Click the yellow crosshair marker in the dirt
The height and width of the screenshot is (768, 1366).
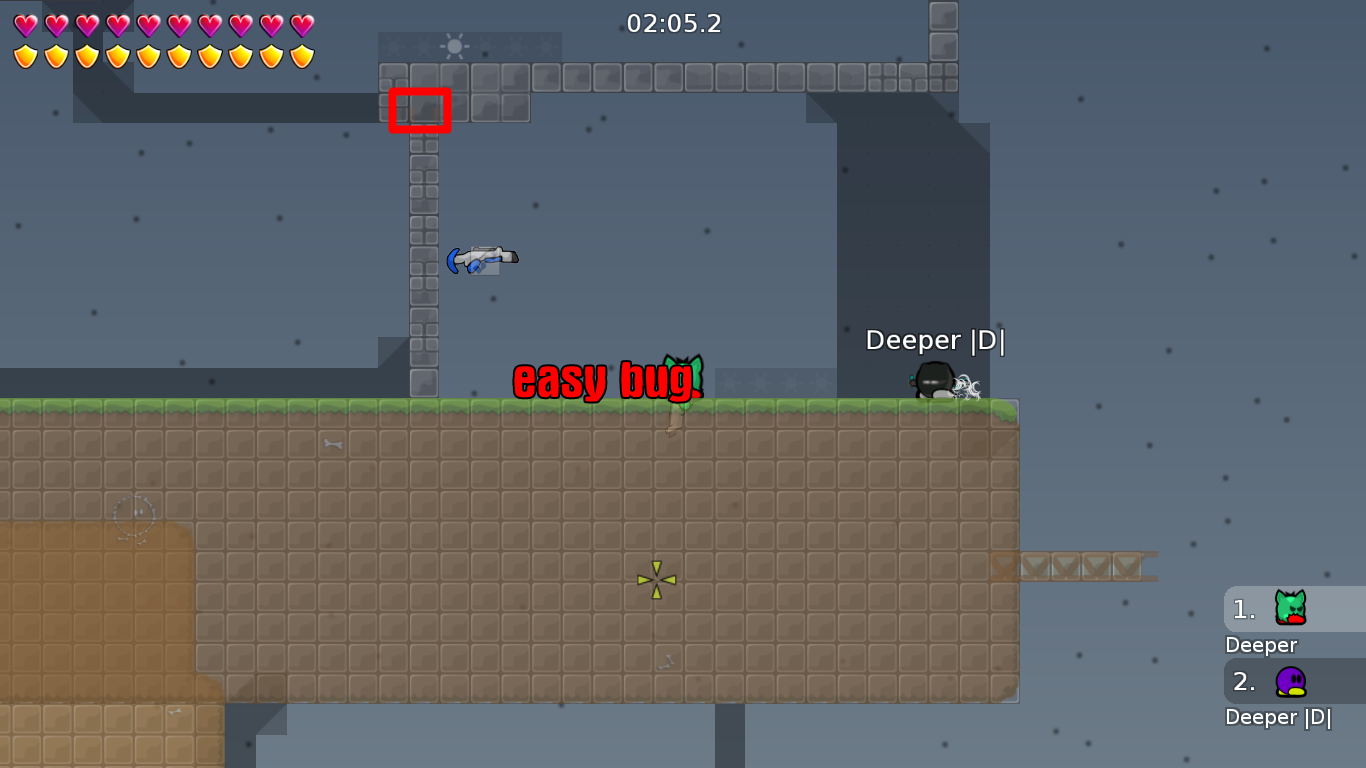pos(655,578)
